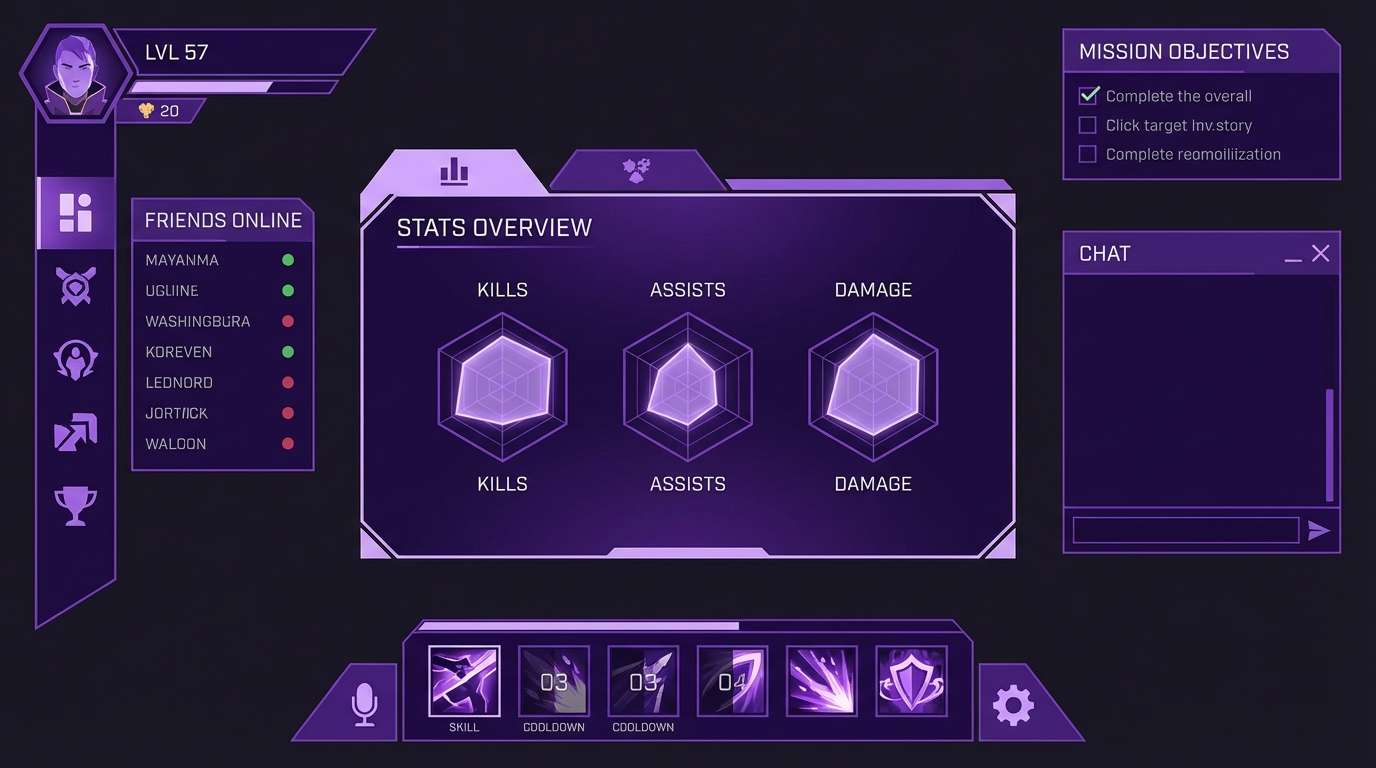This screenshot has width=1376, height=768.
Task: Activate the sword skill in the hotbar
Action: tap(463, 681)
